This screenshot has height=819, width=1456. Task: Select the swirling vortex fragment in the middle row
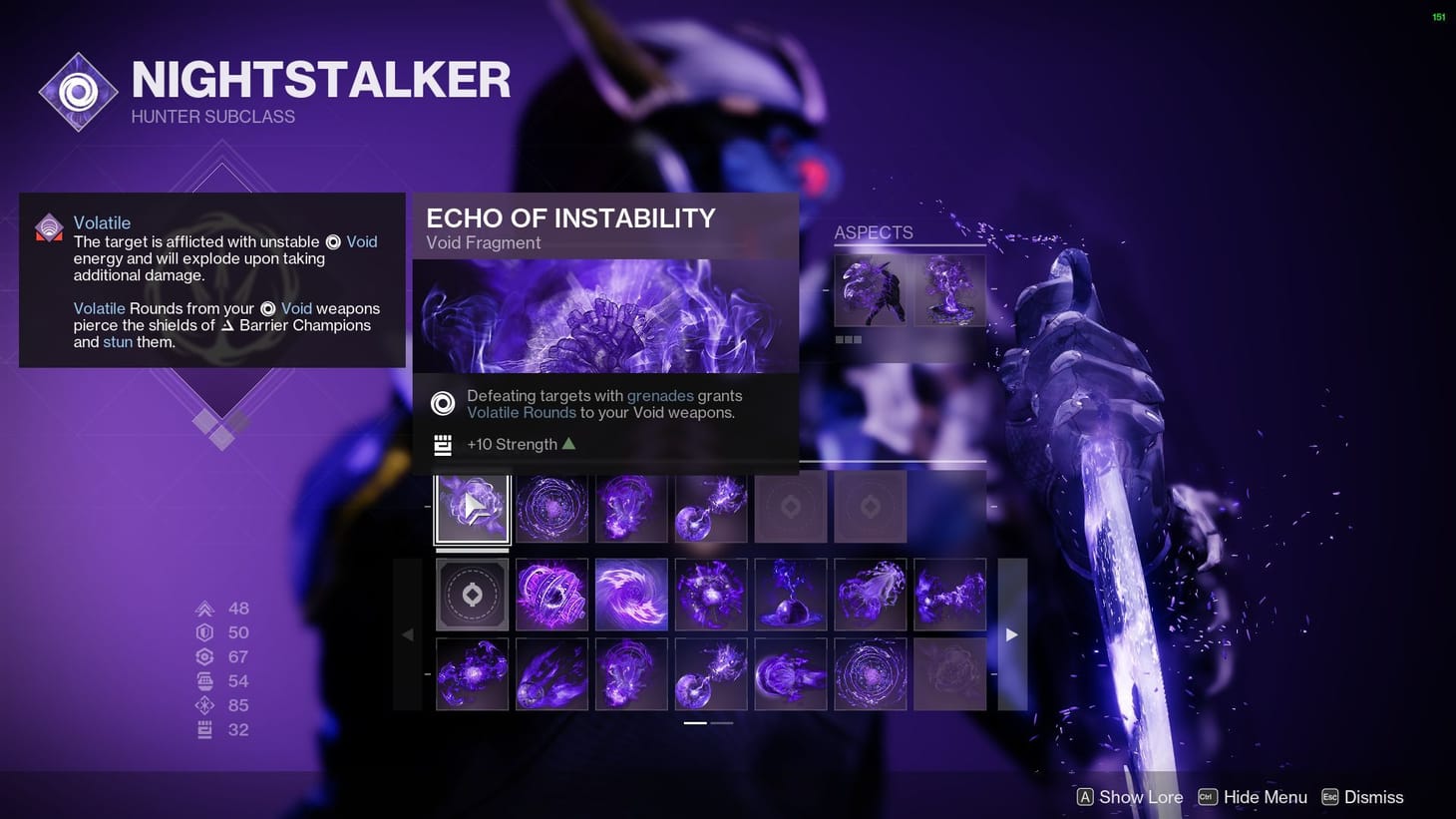click(631, 595)
